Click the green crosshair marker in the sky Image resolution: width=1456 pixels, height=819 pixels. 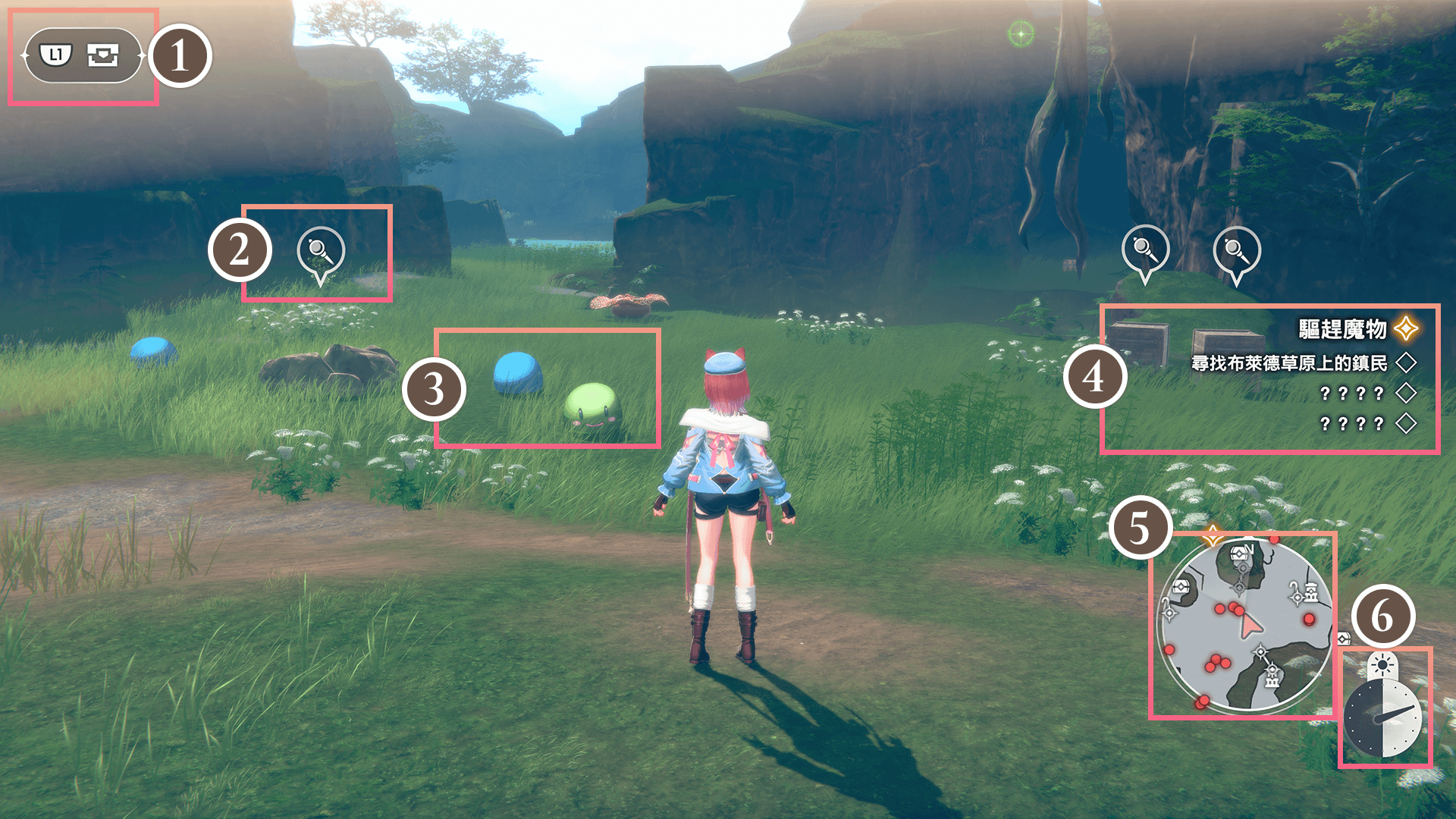1021,34
